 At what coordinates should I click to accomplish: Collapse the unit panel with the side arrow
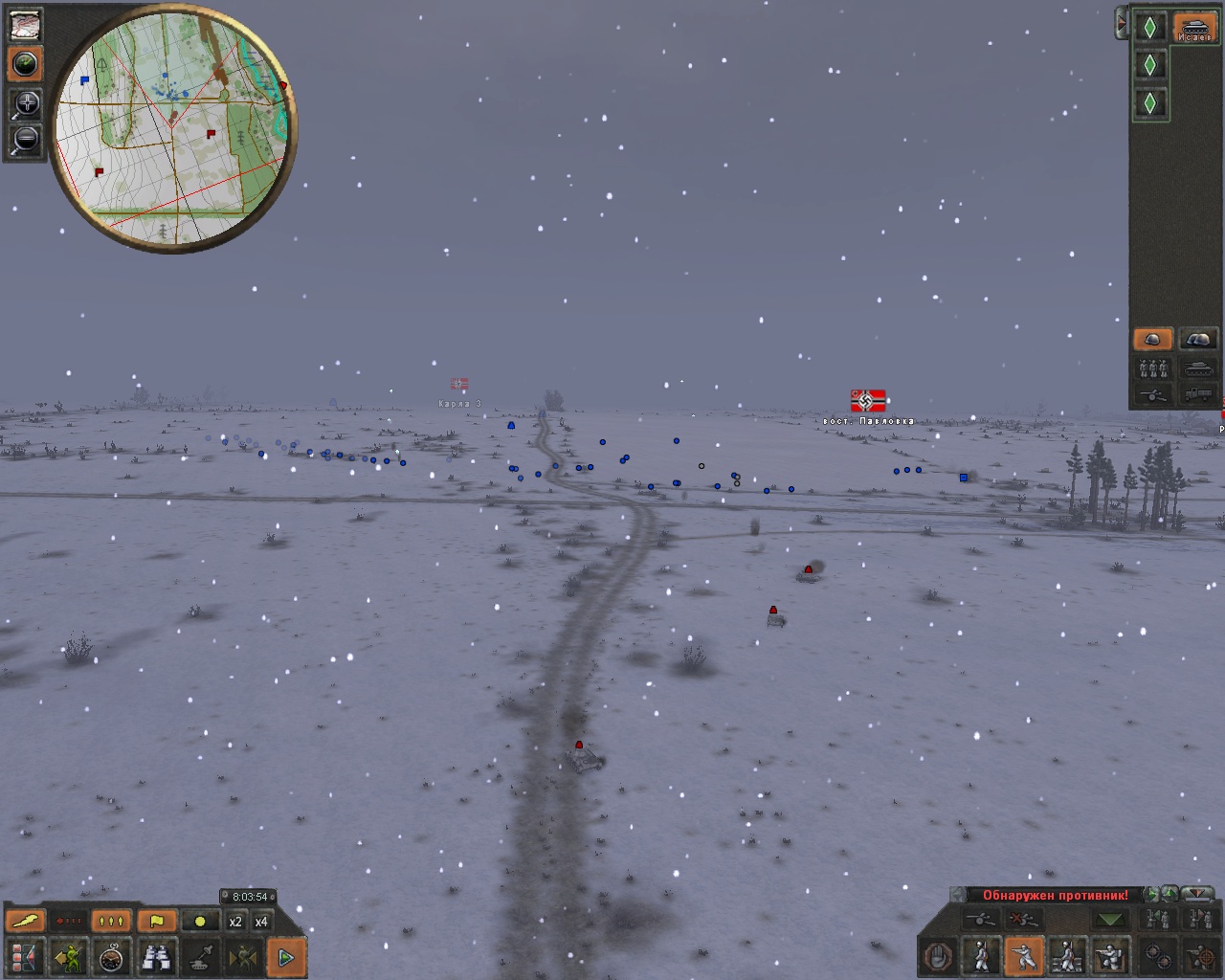1121,24
